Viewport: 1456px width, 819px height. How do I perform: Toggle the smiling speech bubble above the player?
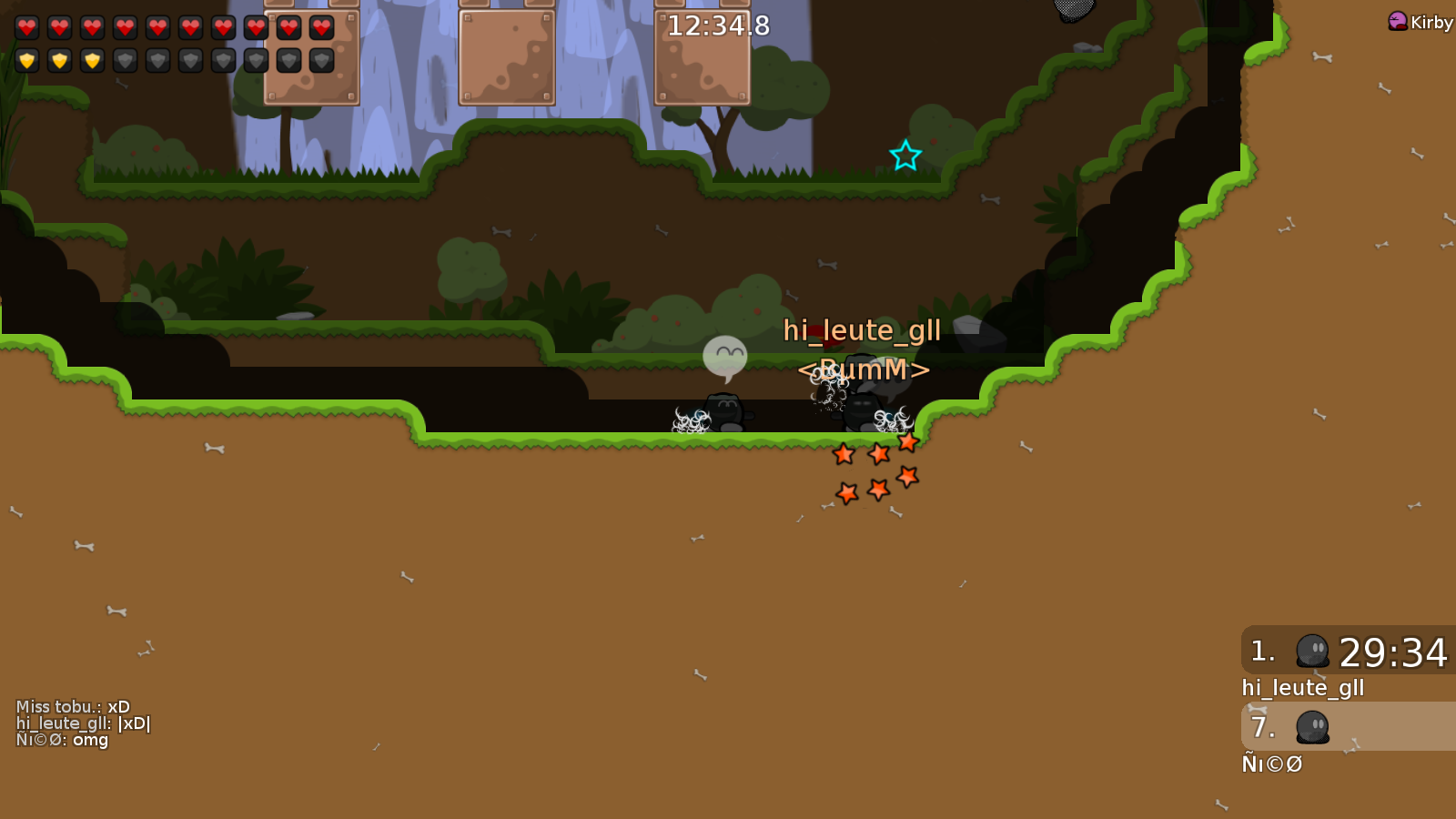pyautogui.click(x=723, y=355)
